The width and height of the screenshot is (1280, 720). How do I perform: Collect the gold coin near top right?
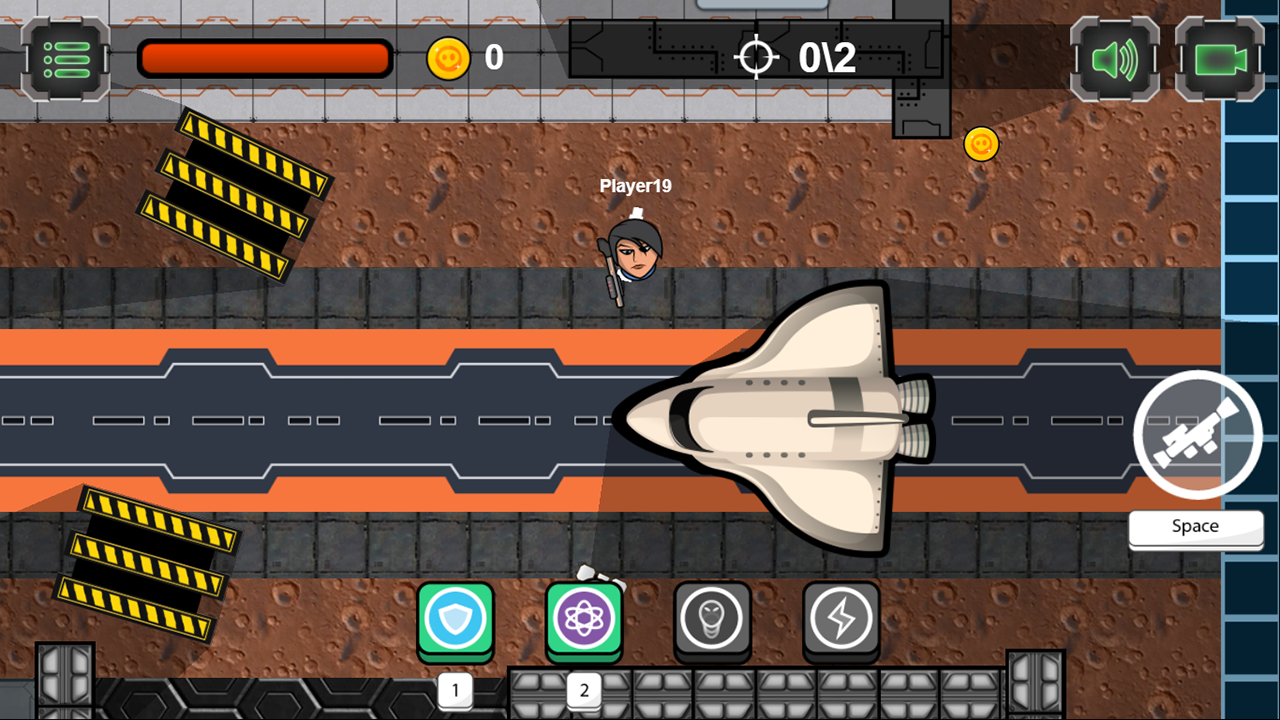click(981, 143)
